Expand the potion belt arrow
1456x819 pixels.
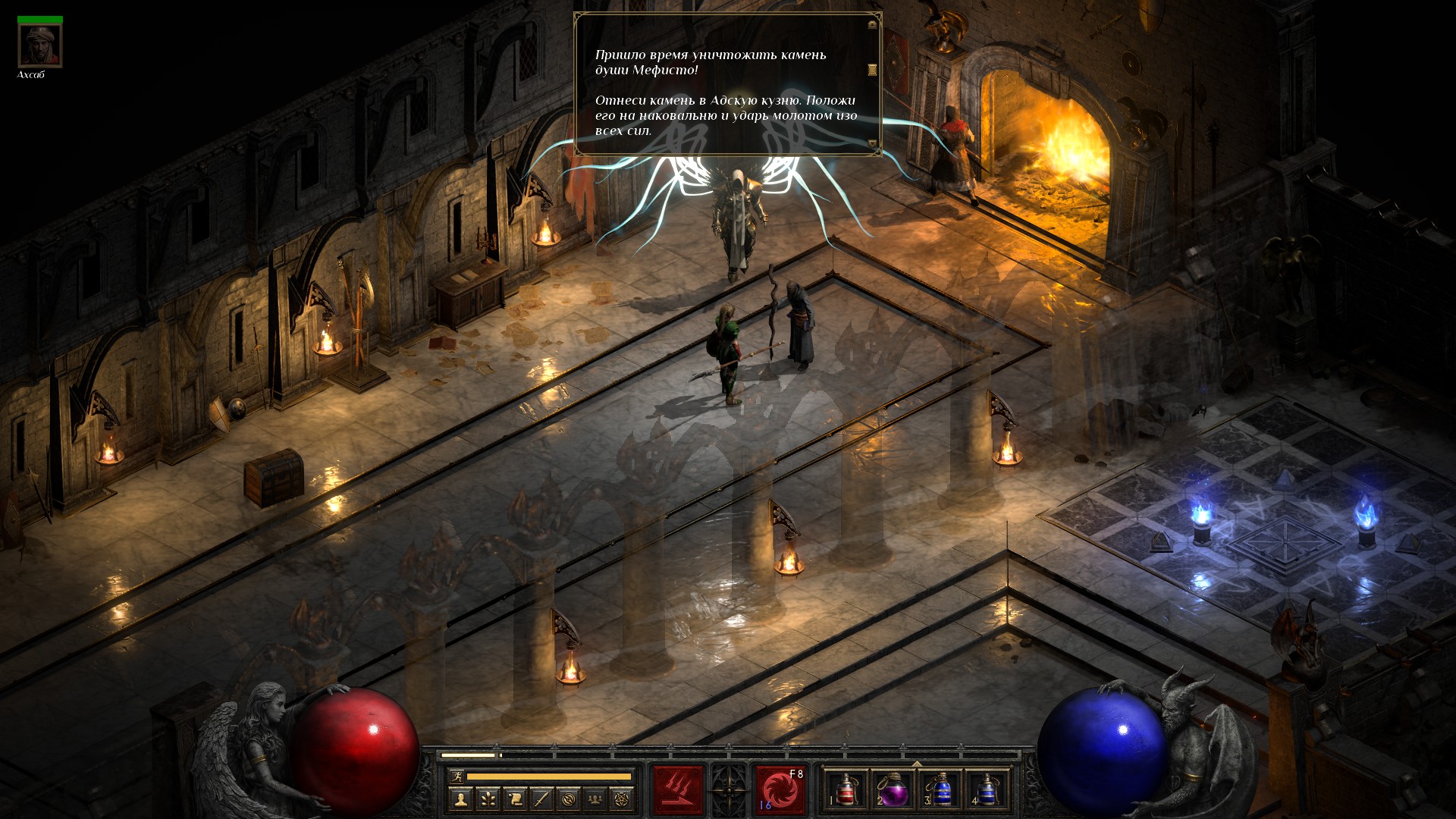point(917,764)
